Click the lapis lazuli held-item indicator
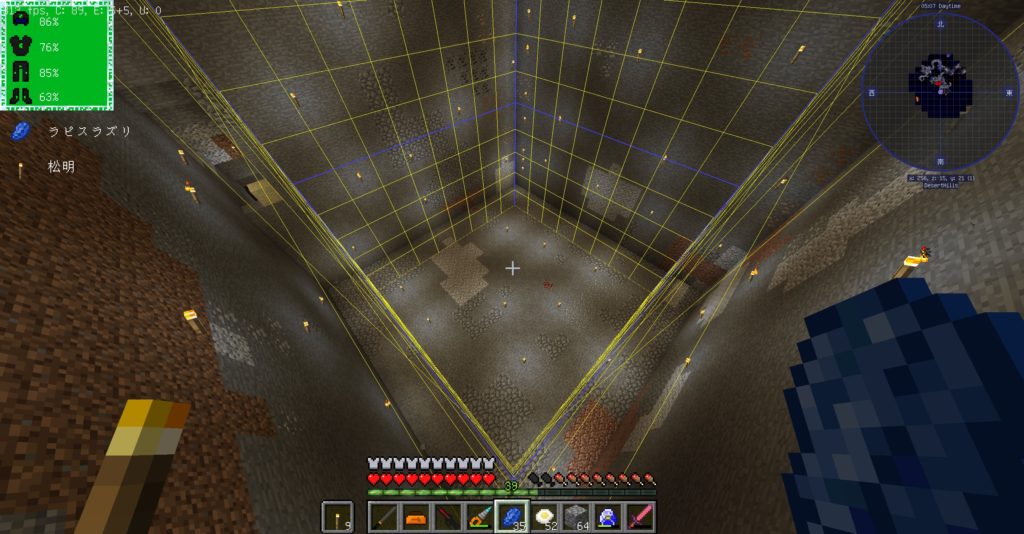This screenshot has height=534, width=1024. pyautogui.click(x=20, y=131)
